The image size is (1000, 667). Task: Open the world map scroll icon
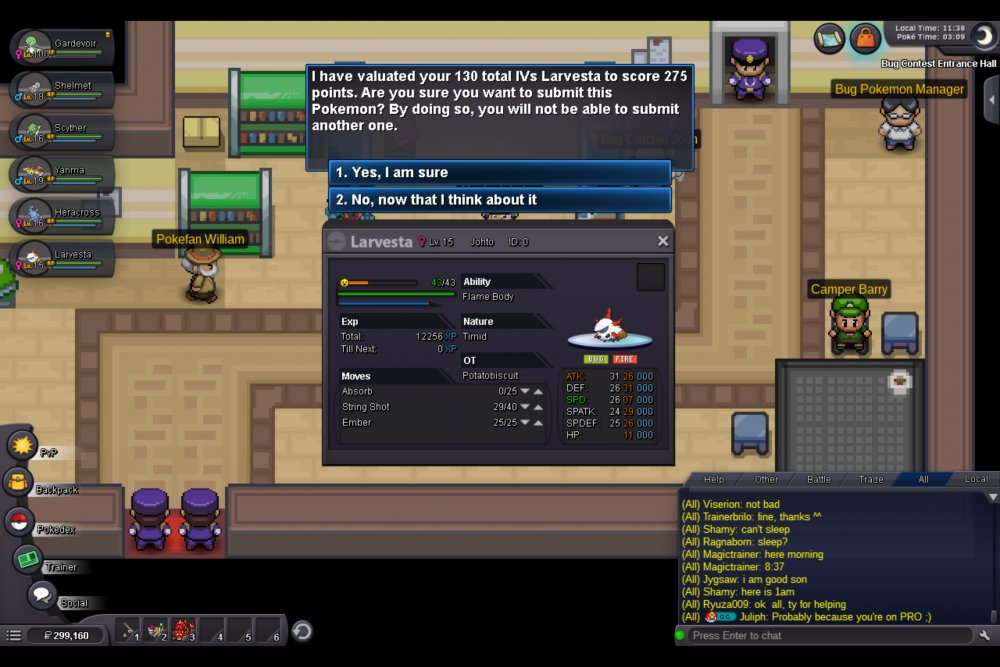(830, 38)
